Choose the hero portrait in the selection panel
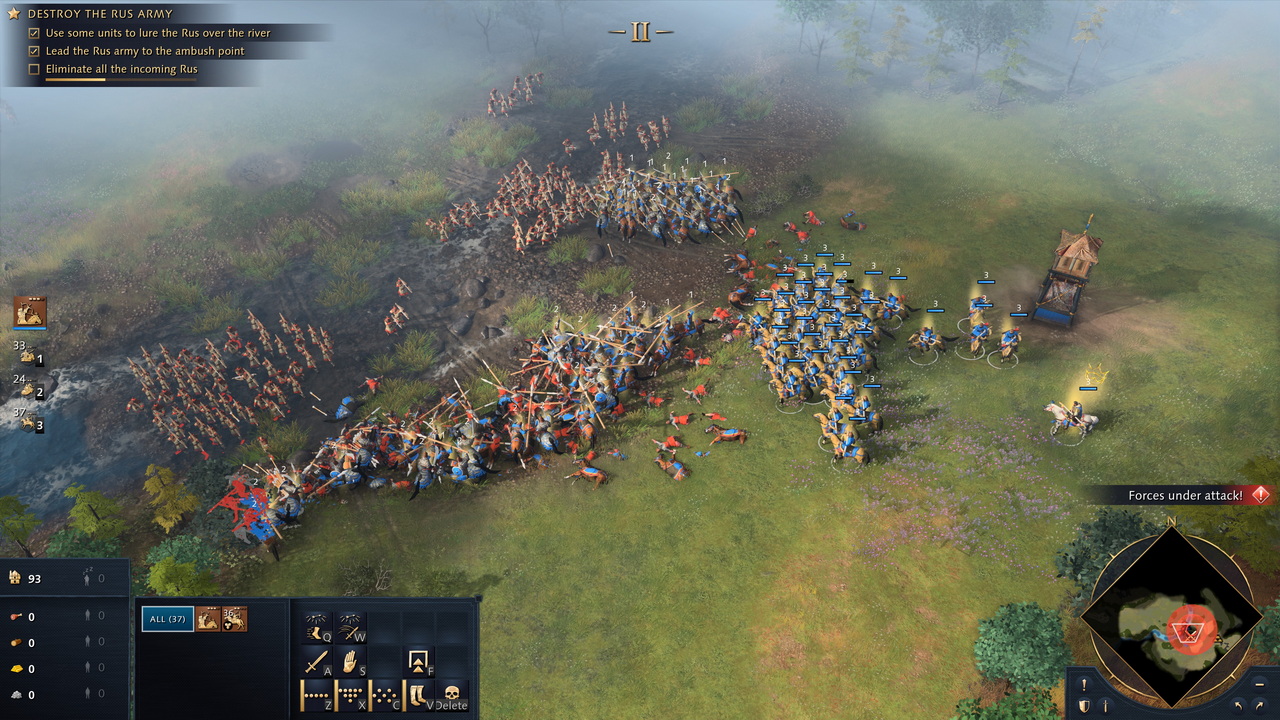The image size is (1280, 720). click(208, 619)
